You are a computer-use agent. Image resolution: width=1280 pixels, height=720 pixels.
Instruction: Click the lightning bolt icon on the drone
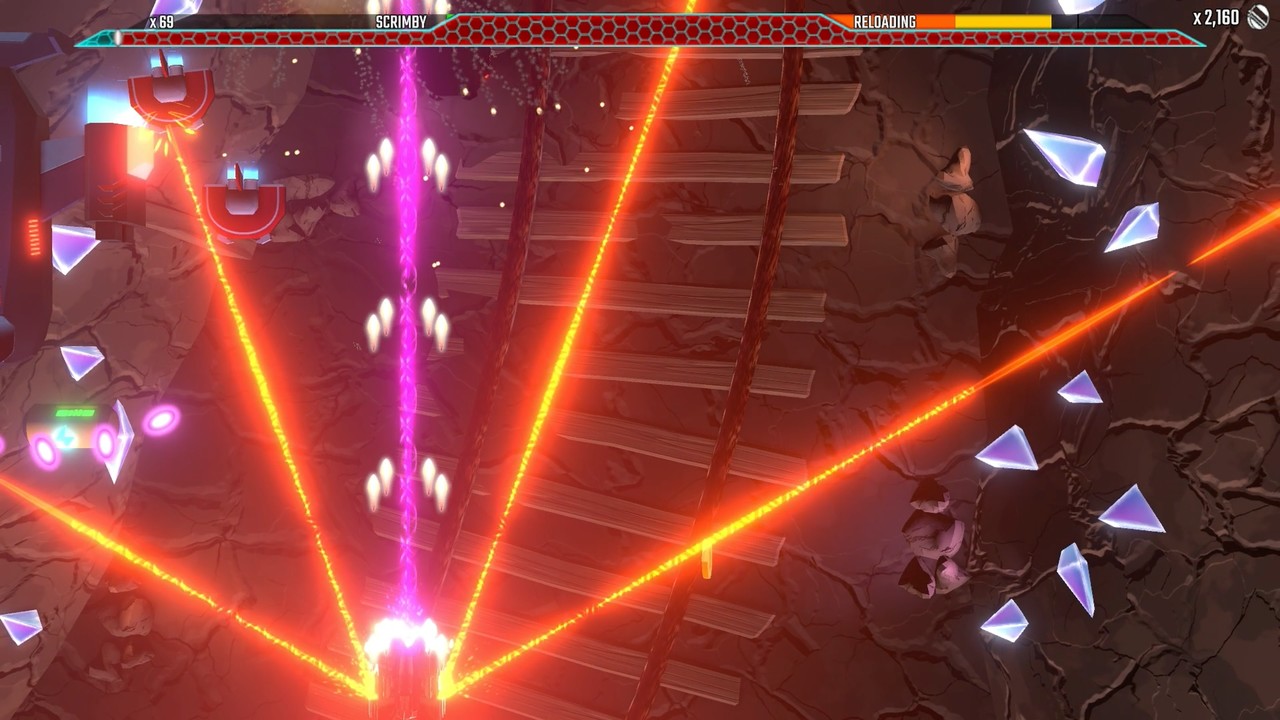tap(63, 438)
